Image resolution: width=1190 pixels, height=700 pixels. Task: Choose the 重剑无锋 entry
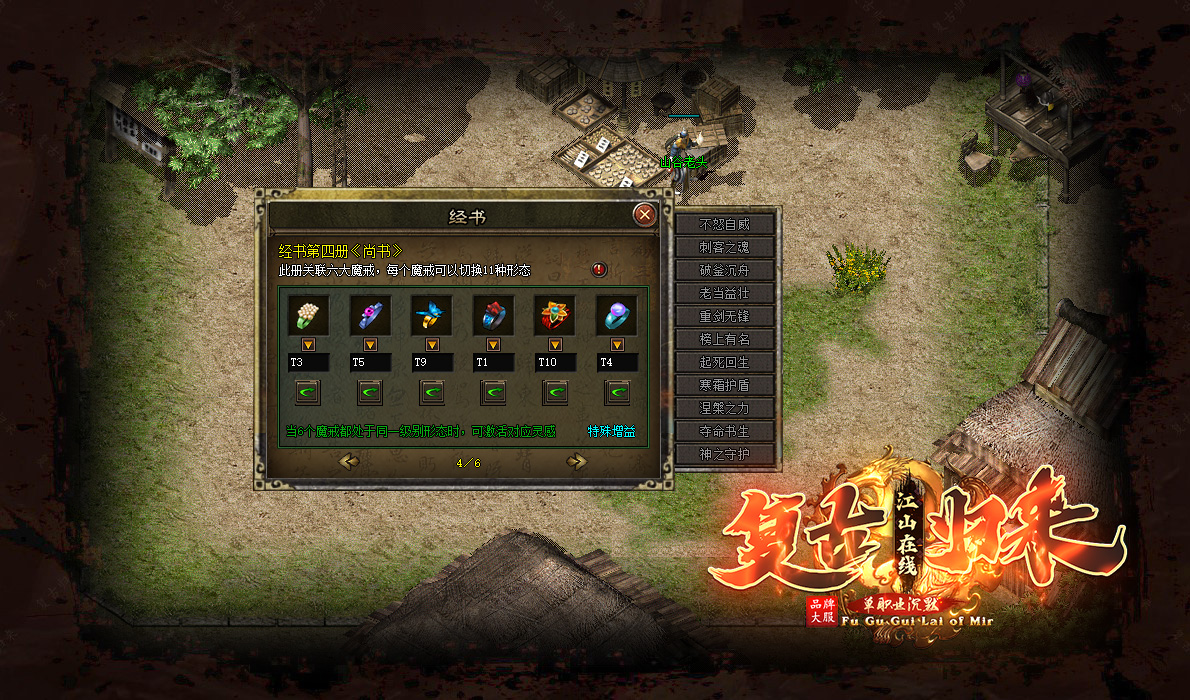pyautogui.click(x=724, y=316)
